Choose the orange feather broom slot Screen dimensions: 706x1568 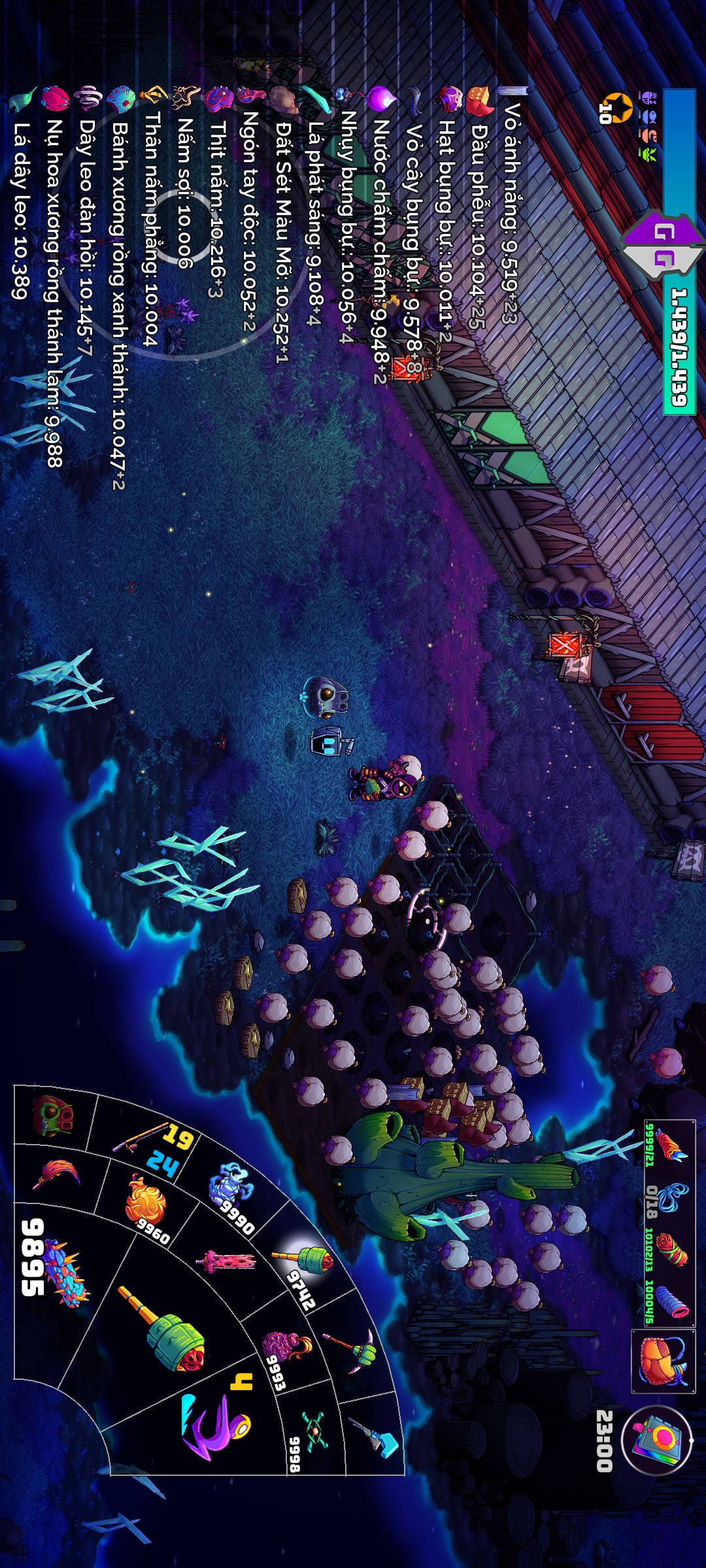pyautogui.click(x=59, y=1176)
